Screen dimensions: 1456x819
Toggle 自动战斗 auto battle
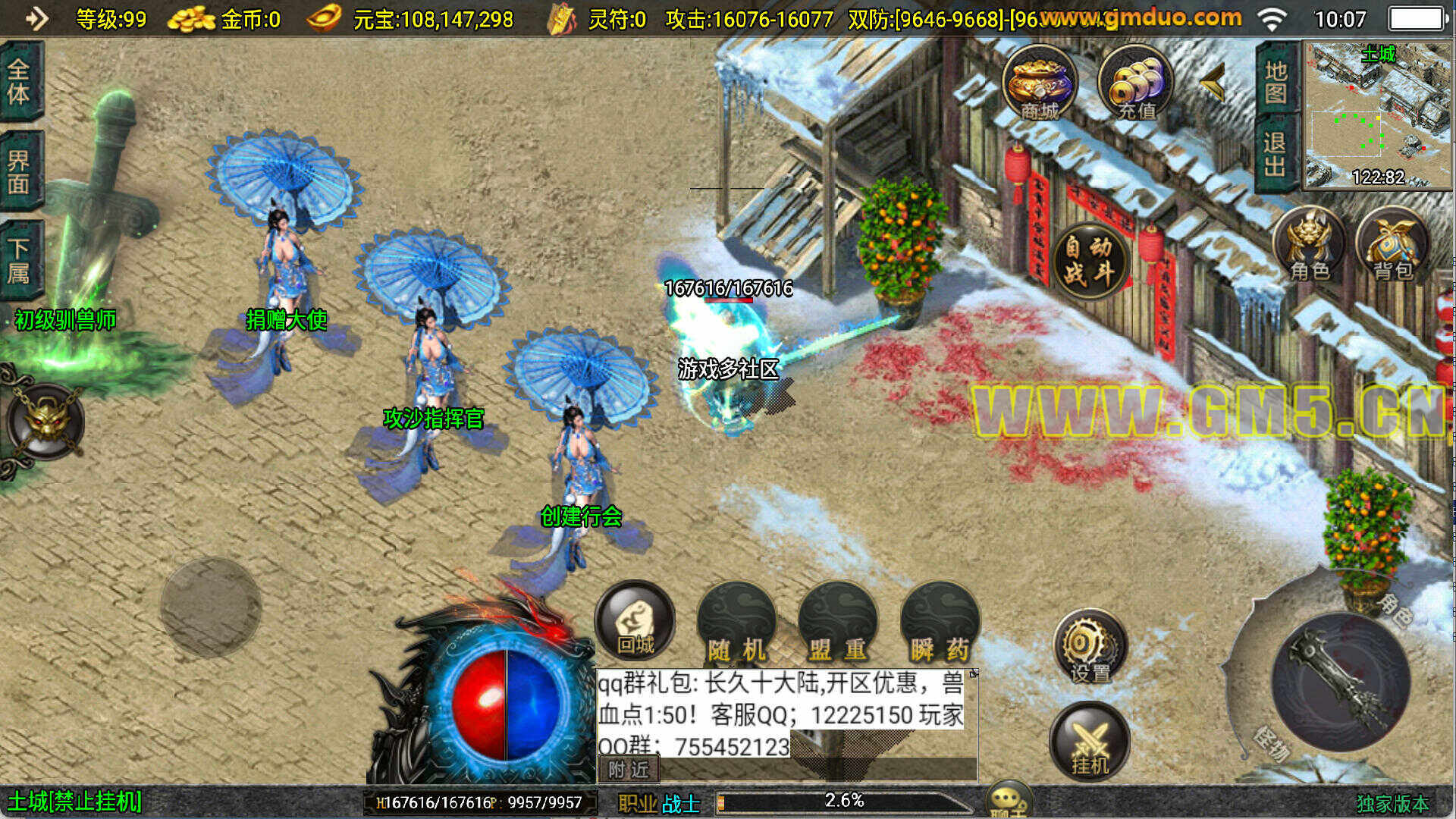(x=1089, y=260)
